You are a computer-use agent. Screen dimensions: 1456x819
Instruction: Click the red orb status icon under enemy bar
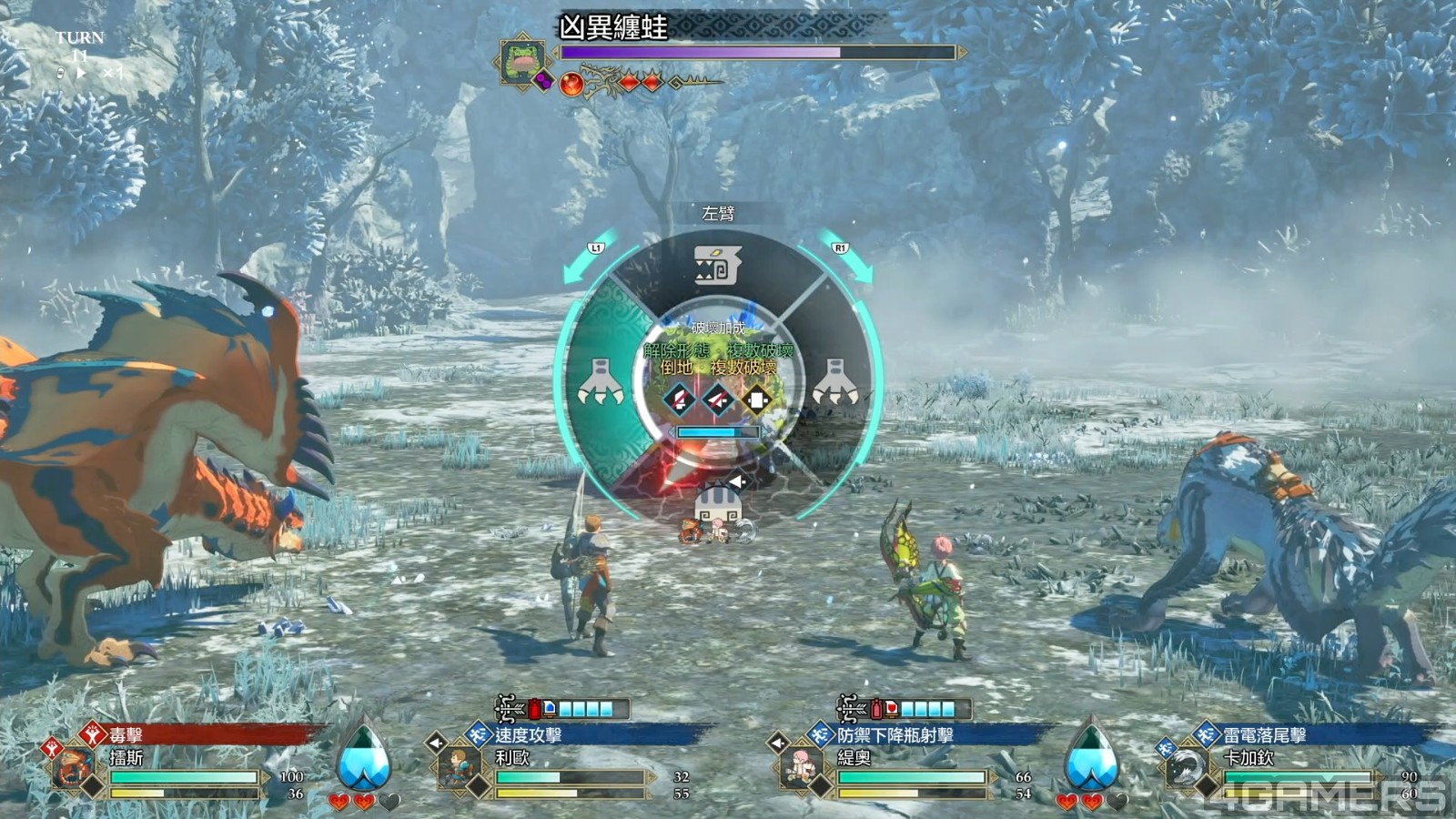tap(572, 84)
